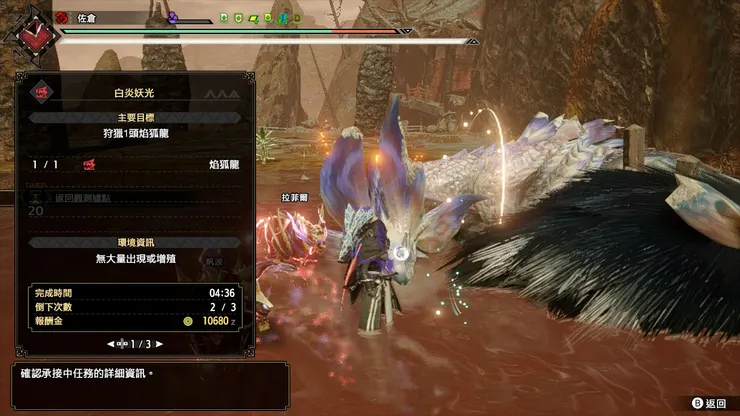The image size is (740, 416).
Task: Click the 焰狐龍 target monster row
Action: [133, 164]
